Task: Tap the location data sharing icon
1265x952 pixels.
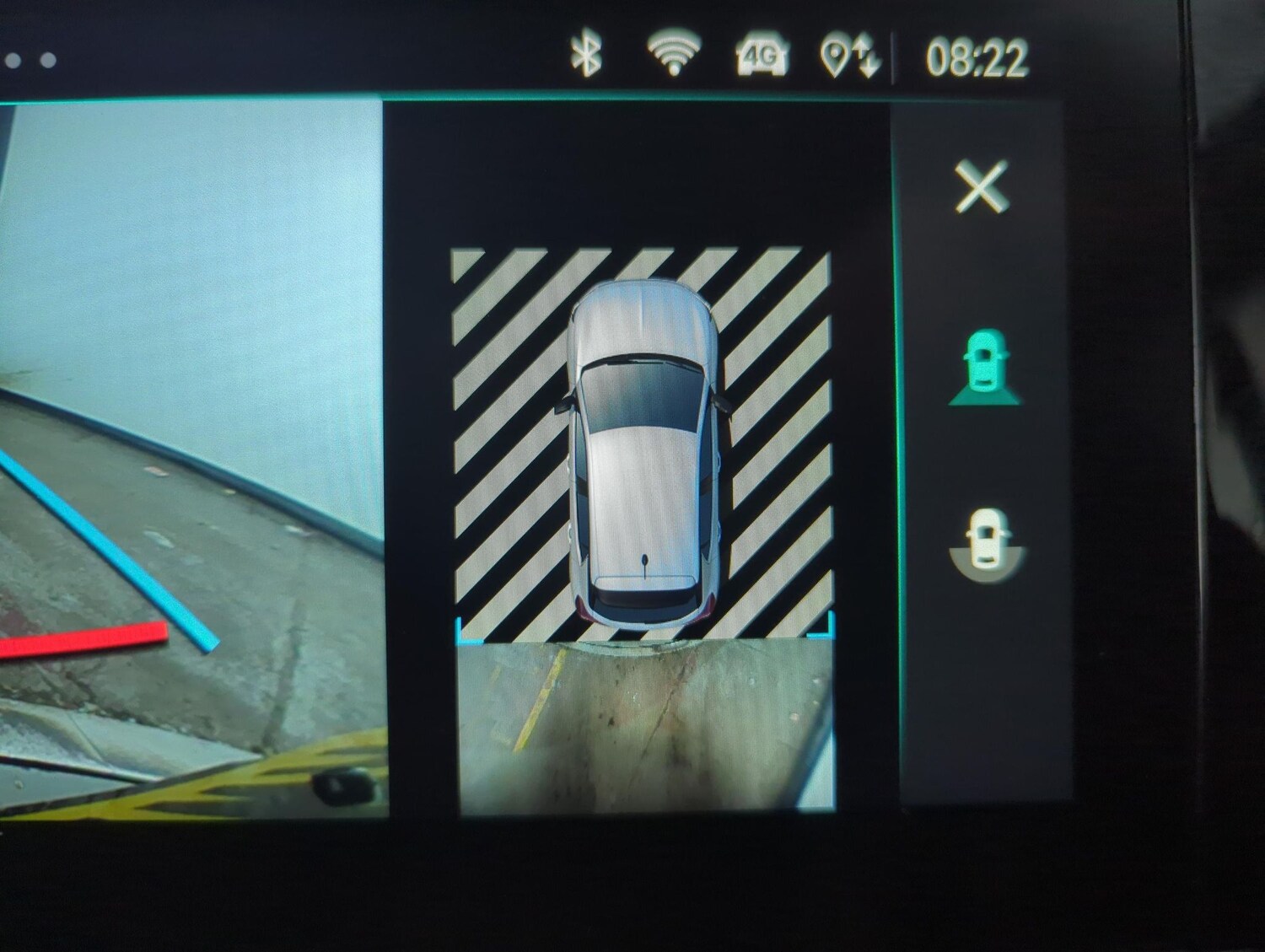Action: click(x=849, y=58)
